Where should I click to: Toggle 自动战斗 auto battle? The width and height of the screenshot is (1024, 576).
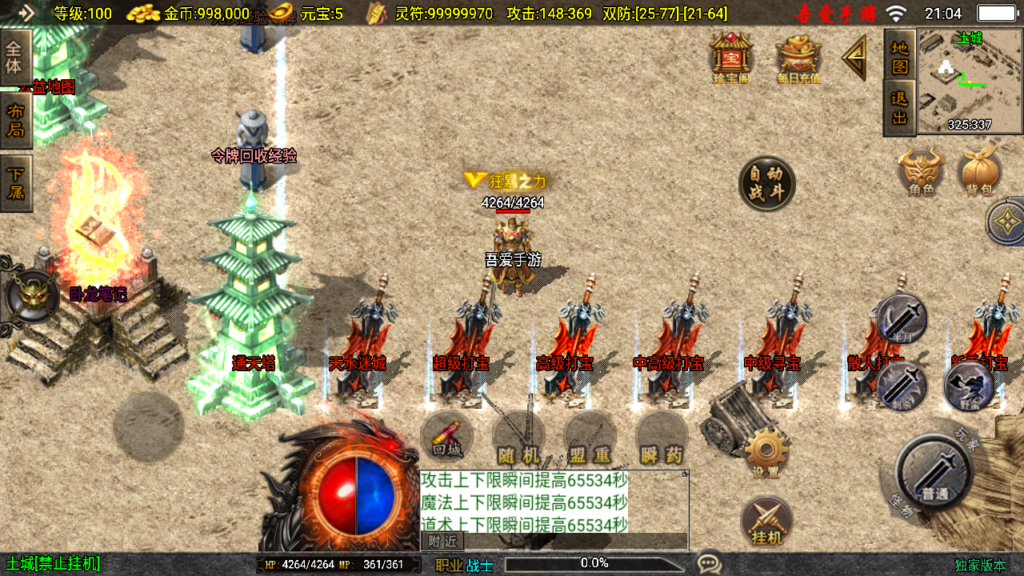point(767,183)
